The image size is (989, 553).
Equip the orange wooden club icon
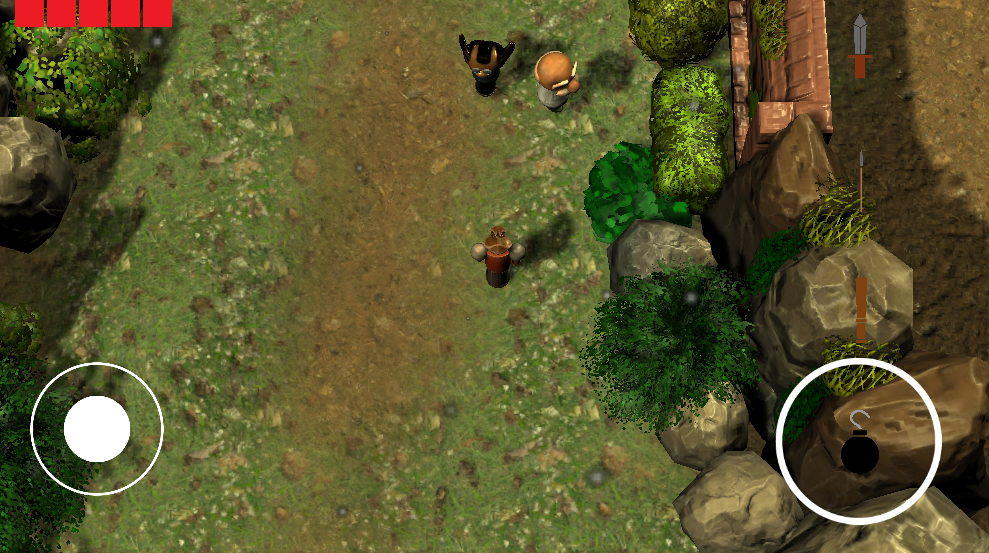tap(861, 308)
